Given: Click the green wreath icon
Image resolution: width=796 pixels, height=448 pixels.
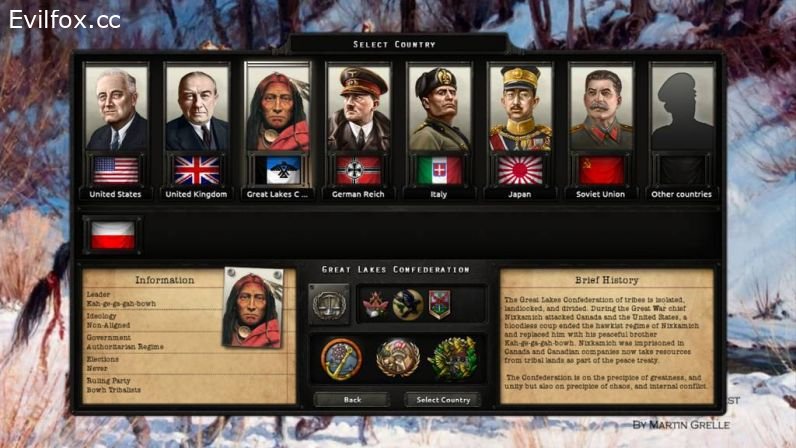Looking at the screenshot, I should coord(452,358).
